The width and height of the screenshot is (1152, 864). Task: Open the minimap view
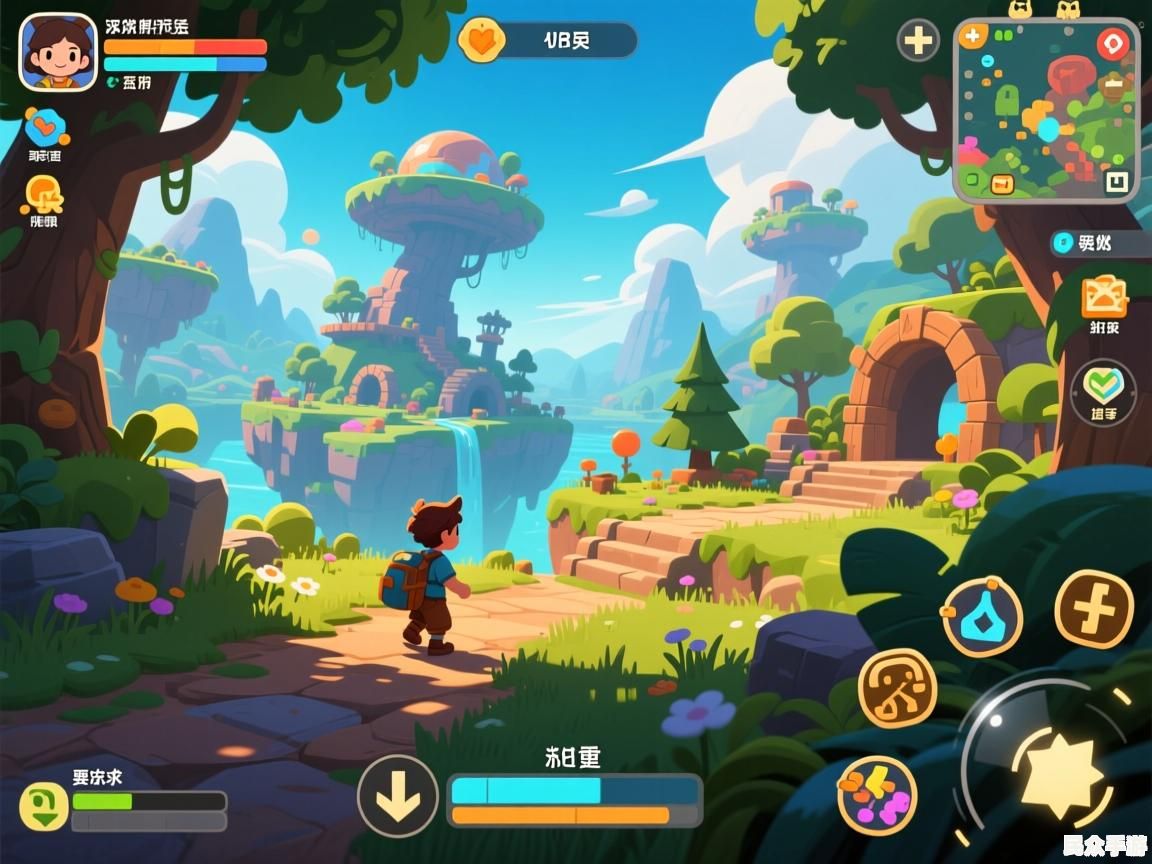(x=1046, y=110)
